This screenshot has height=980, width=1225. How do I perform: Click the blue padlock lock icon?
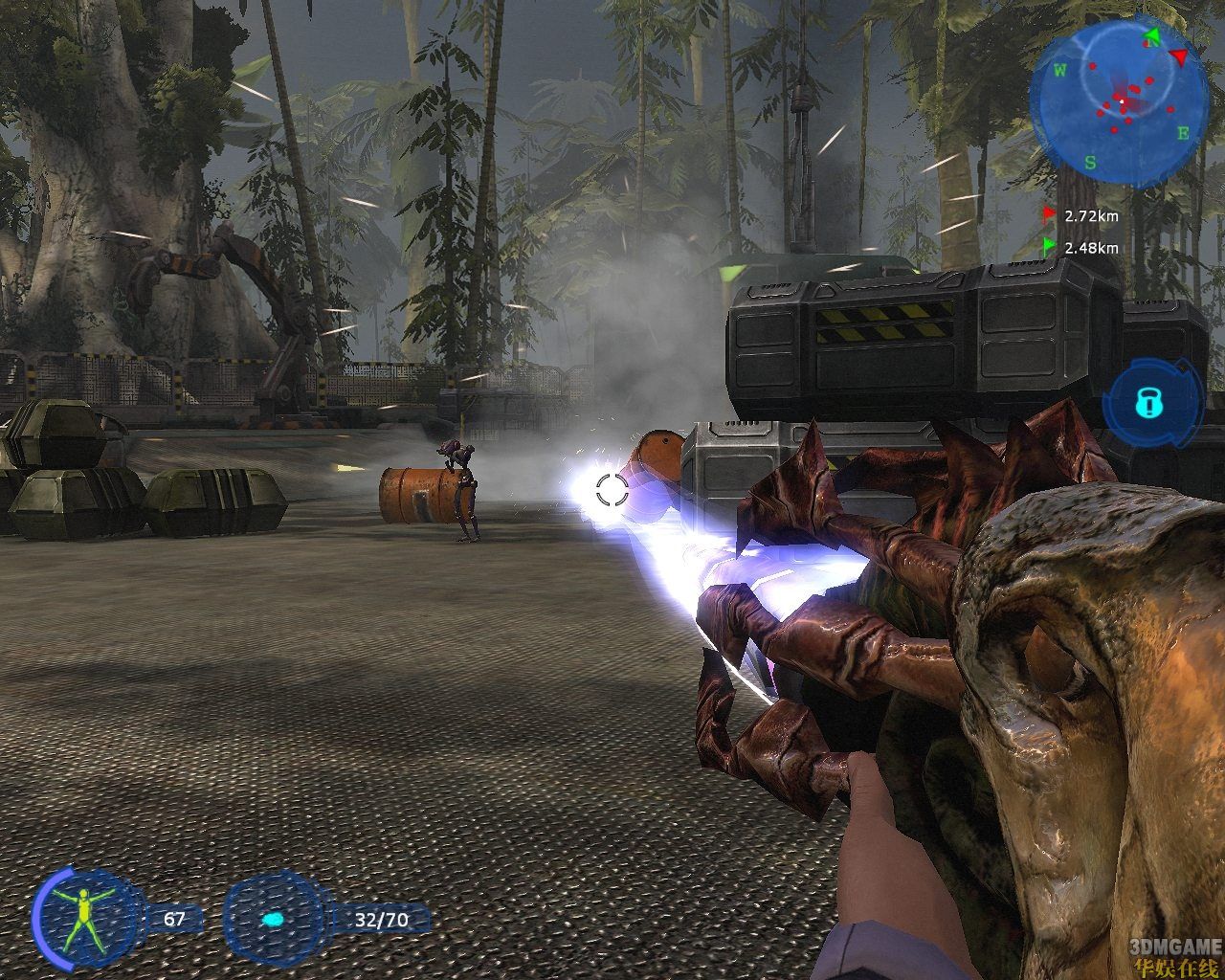pos(1147,404)
